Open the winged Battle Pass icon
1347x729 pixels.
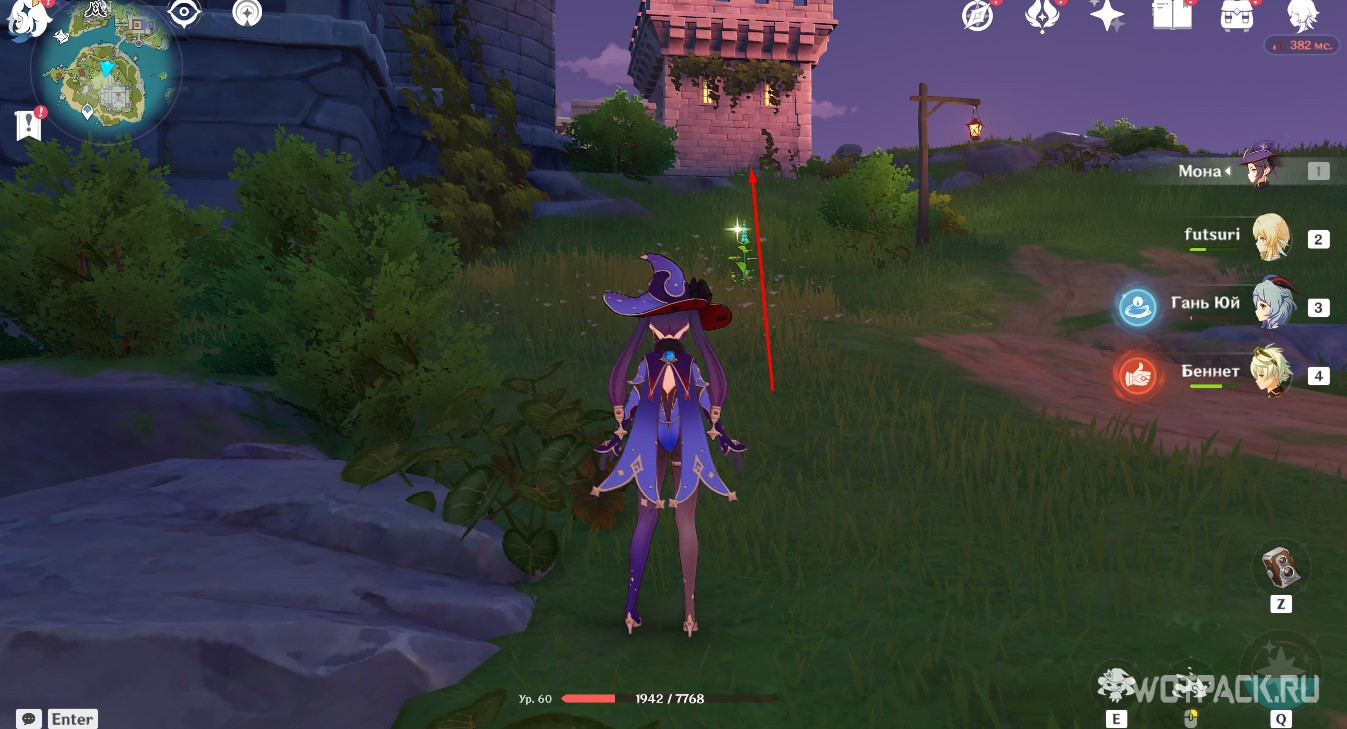pos(1042,15)
